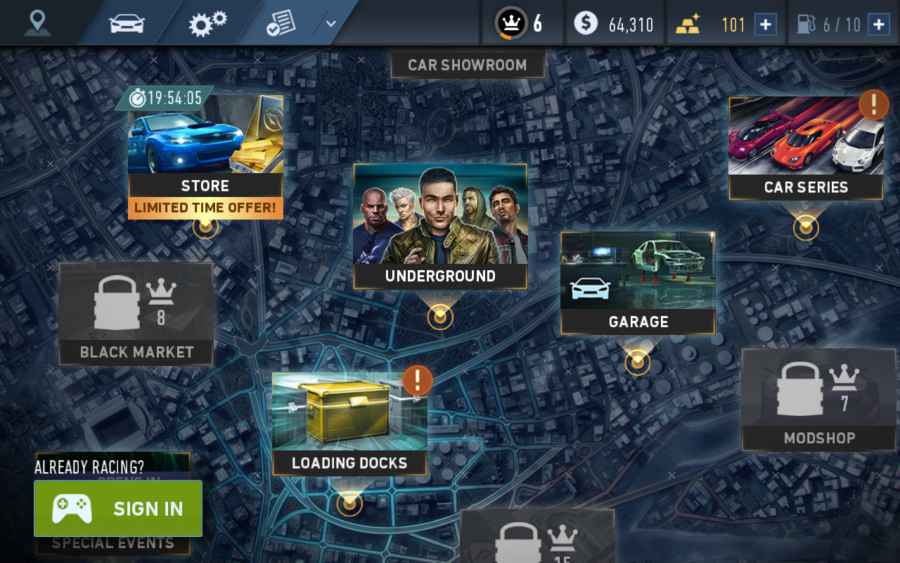
Task: Add more gold with the plus button
Action: [x=765, y=24]
